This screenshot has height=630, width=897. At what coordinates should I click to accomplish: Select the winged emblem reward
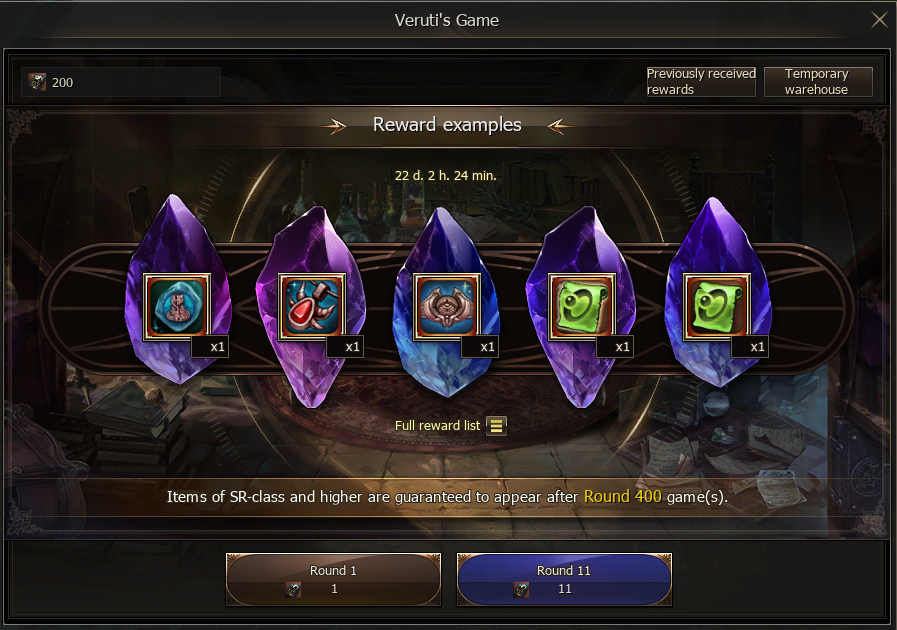click(x=447, y=305)
